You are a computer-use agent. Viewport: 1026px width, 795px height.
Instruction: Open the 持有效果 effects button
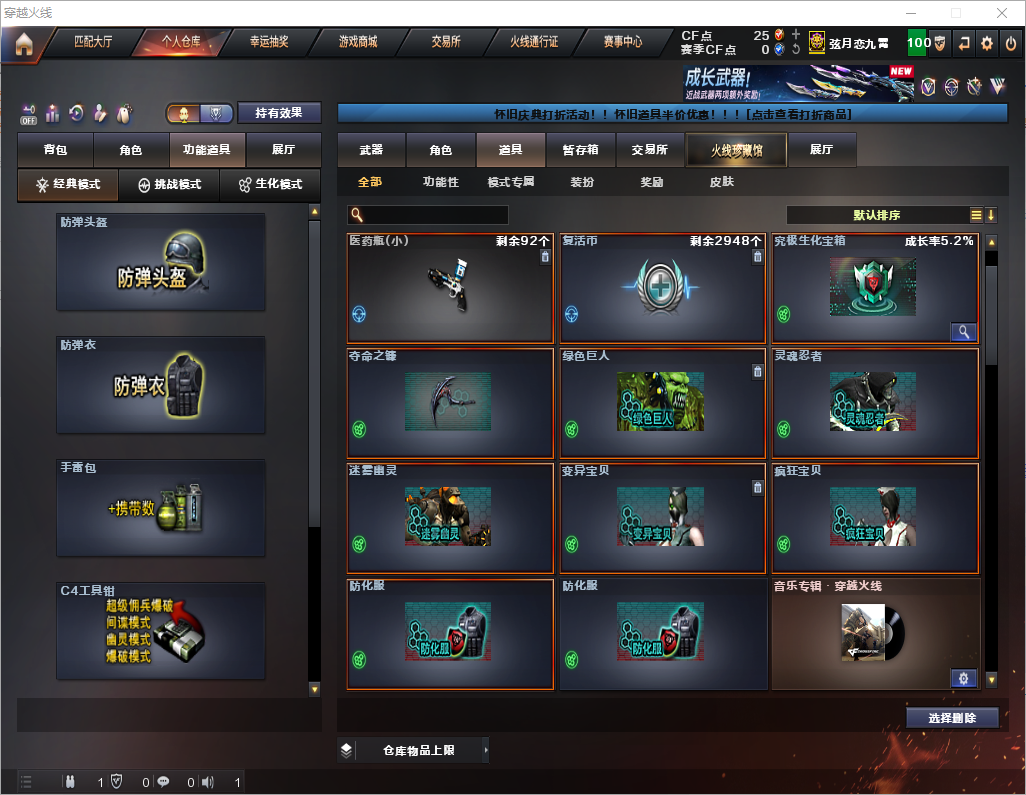click(279, 113)
